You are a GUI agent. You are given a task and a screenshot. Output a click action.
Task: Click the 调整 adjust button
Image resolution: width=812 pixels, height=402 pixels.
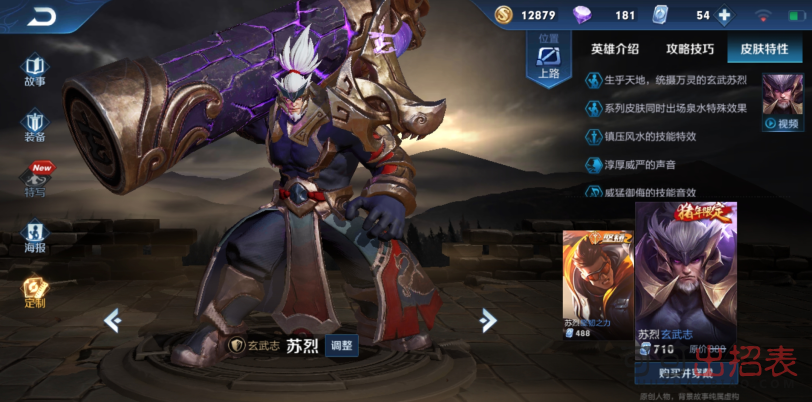tap(341, 346)
